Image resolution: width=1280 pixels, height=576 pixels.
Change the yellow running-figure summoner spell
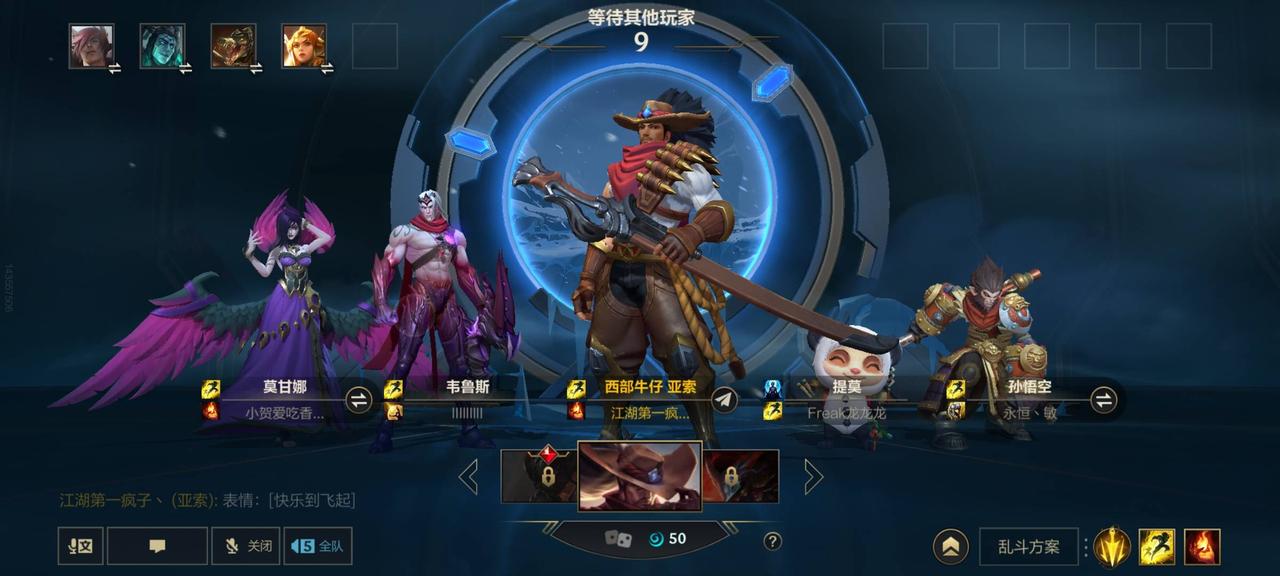1157,547
